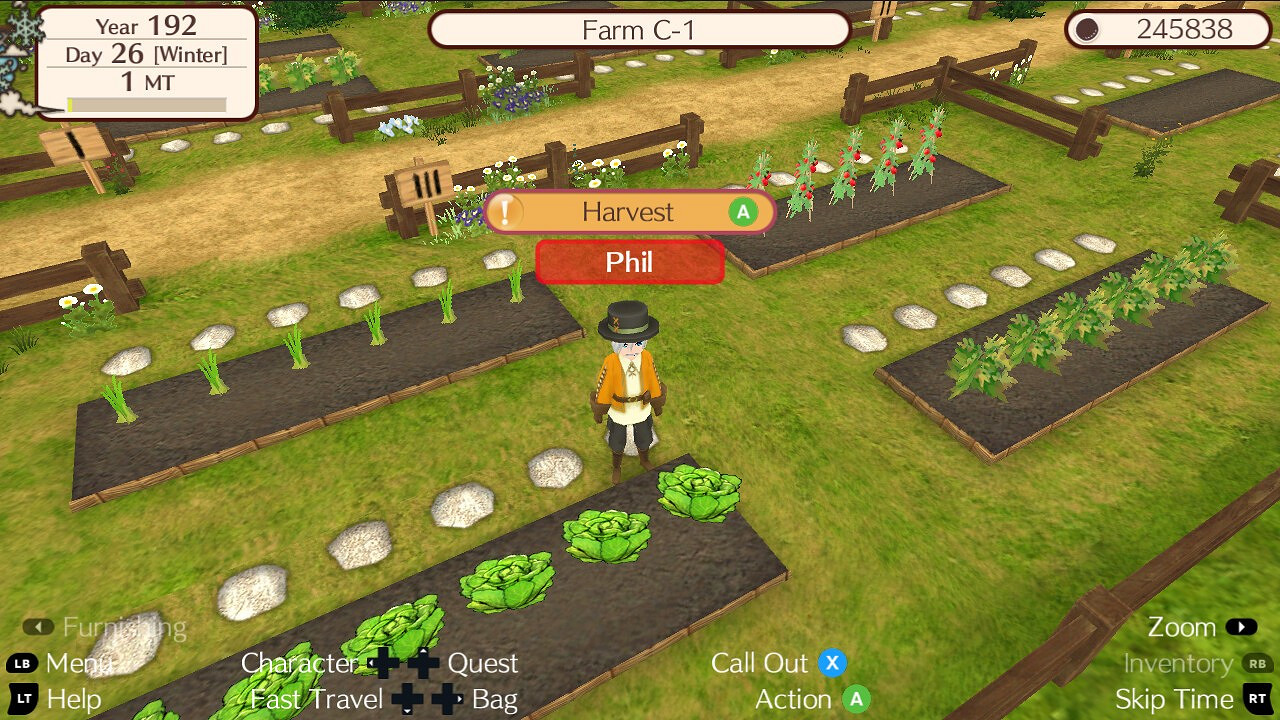Click the RT Skip Time trigger icon

[1257, 699]
